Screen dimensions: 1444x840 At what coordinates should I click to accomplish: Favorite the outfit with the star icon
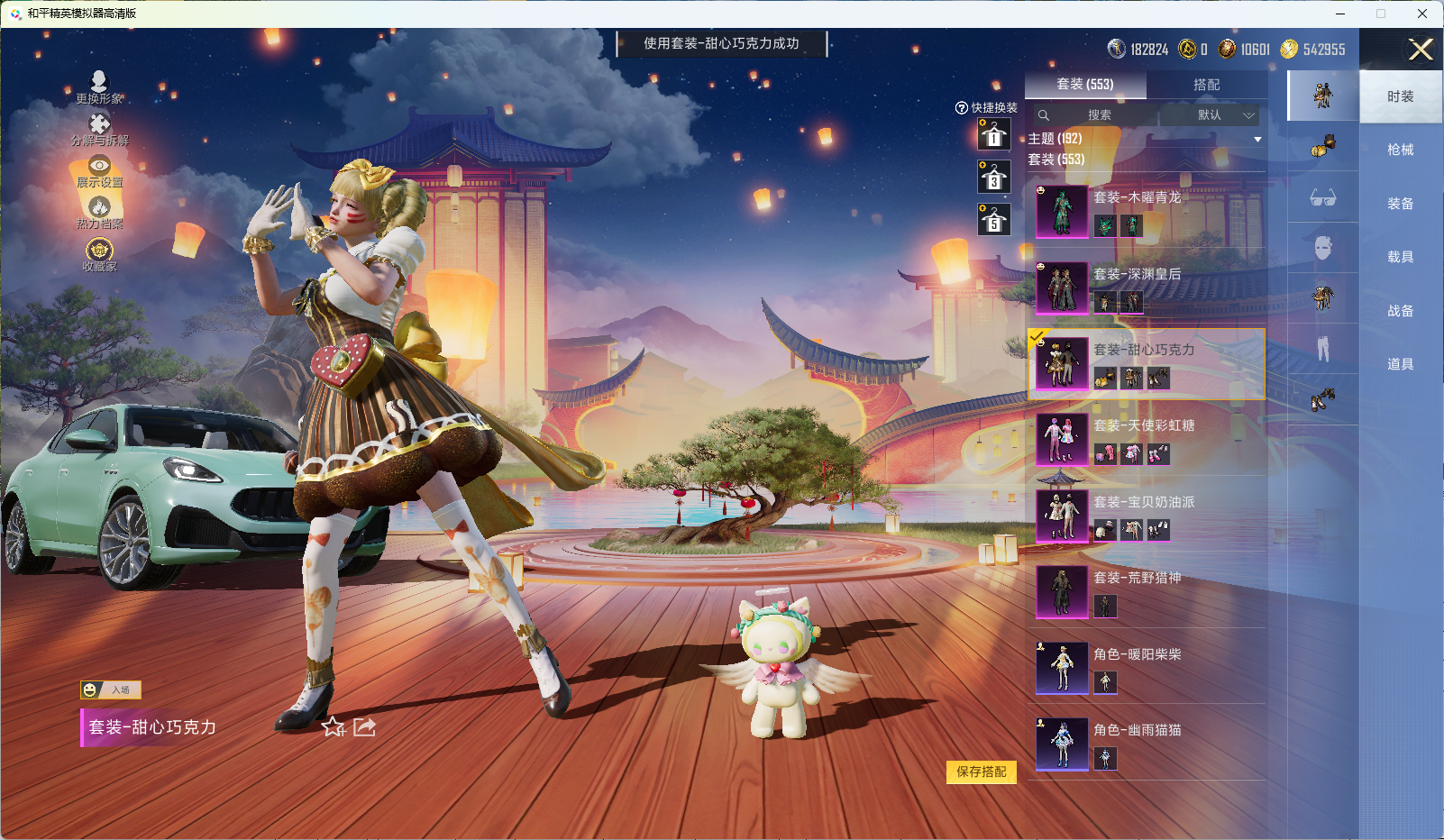pos(333,726)
